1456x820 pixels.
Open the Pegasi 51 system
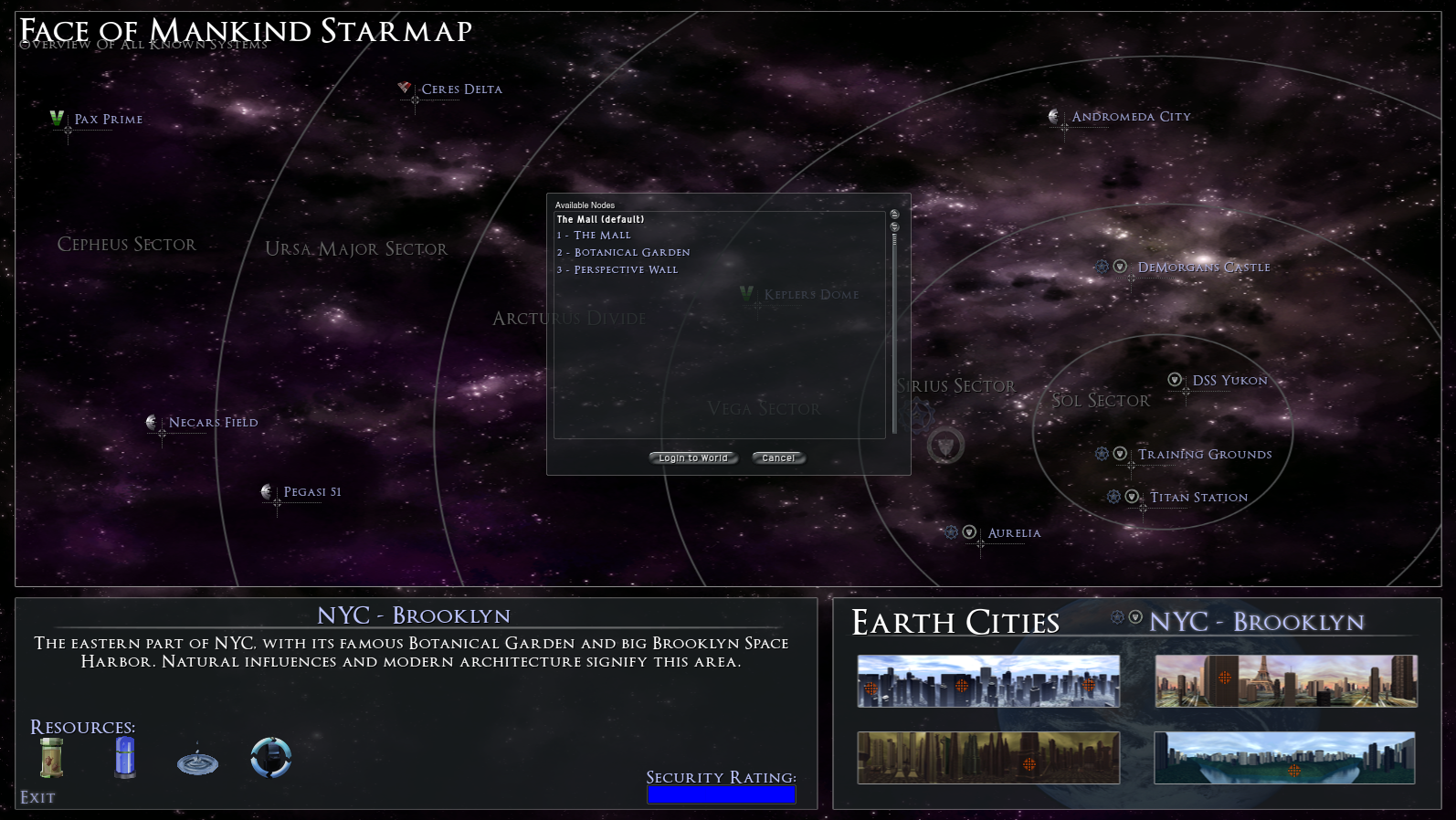(312, 492)
